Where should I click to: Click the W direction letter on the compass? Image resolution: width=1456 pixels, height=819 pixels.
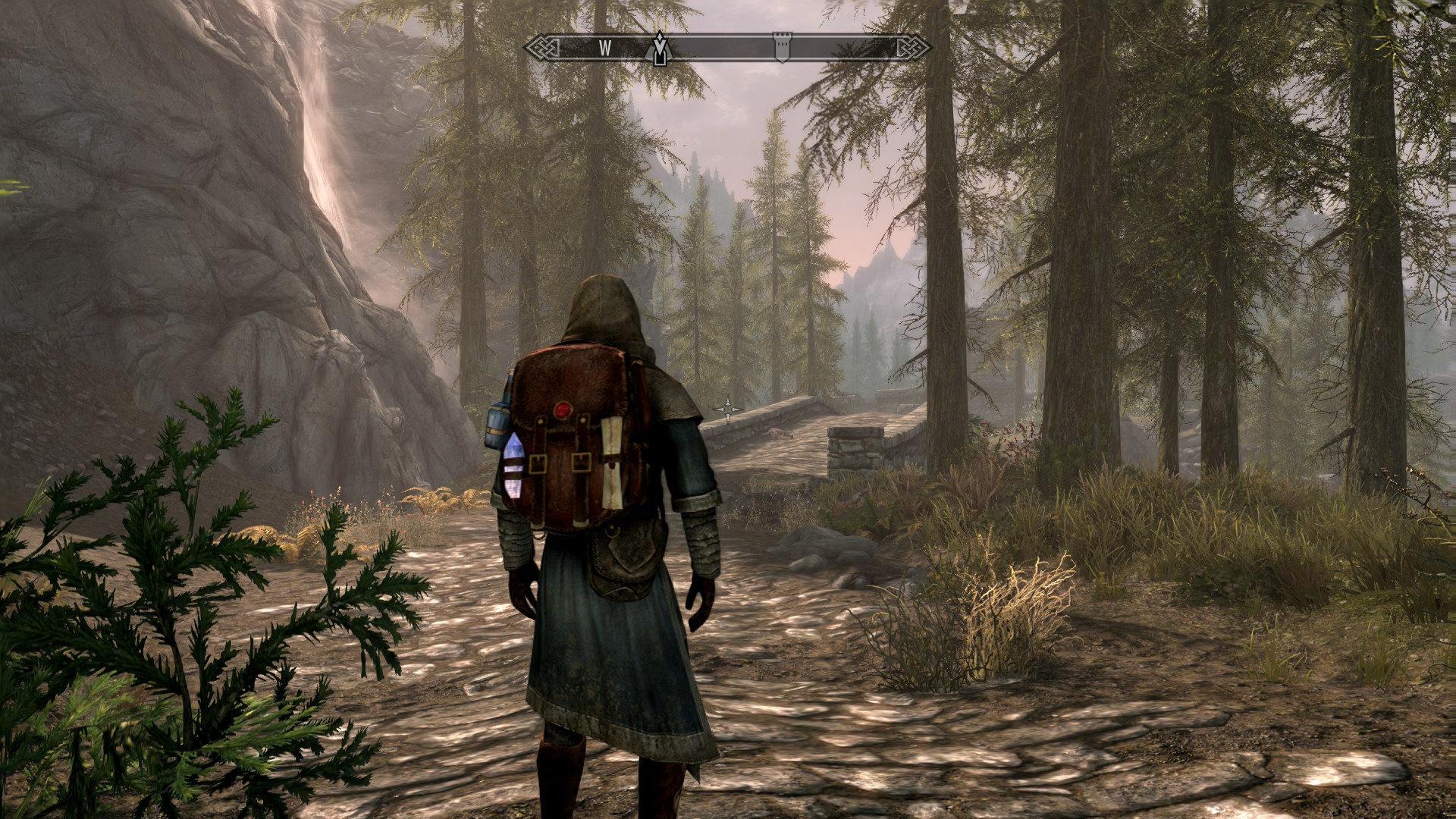coord(604,49)
